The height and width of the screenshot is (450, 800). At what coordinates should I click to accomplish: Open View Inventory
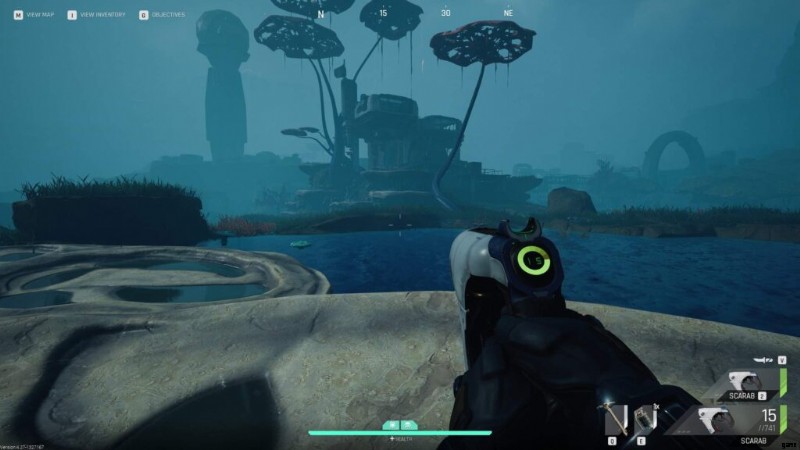(97, 15)
